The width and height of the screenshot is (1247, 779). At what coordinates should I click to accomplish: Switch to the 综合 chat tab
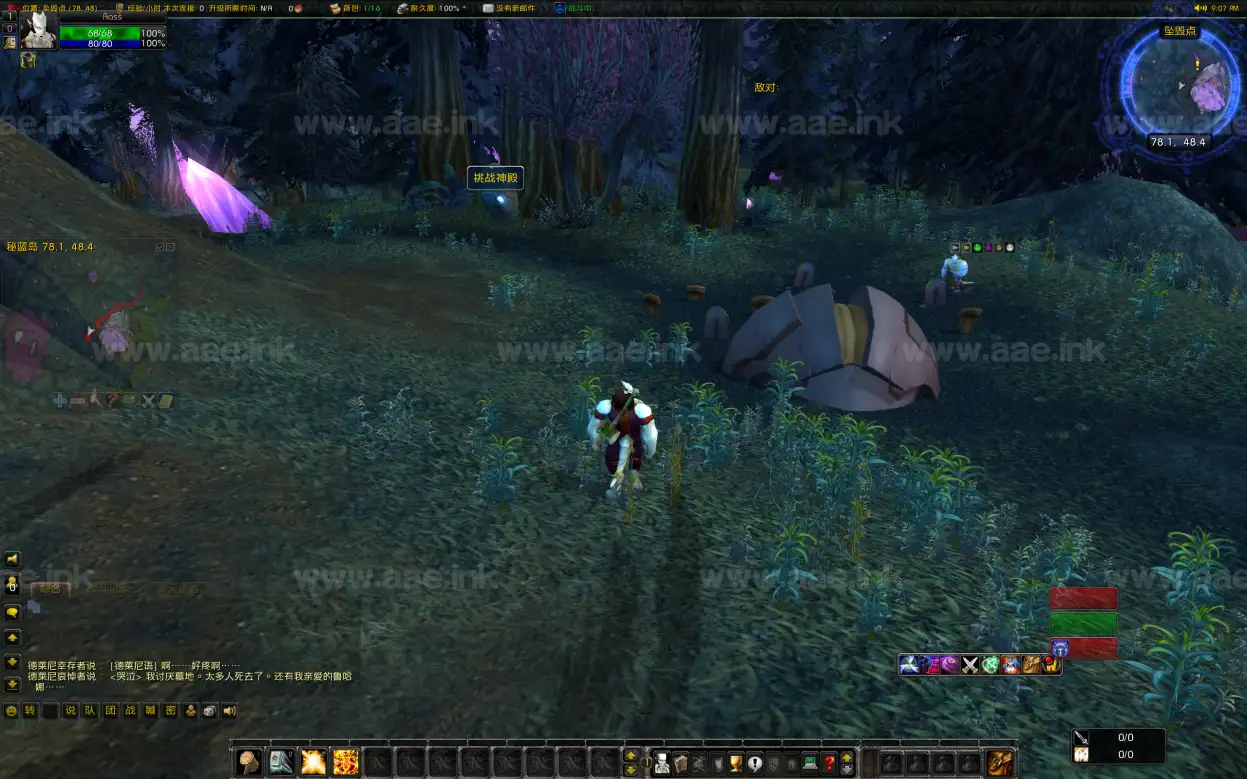49,589
